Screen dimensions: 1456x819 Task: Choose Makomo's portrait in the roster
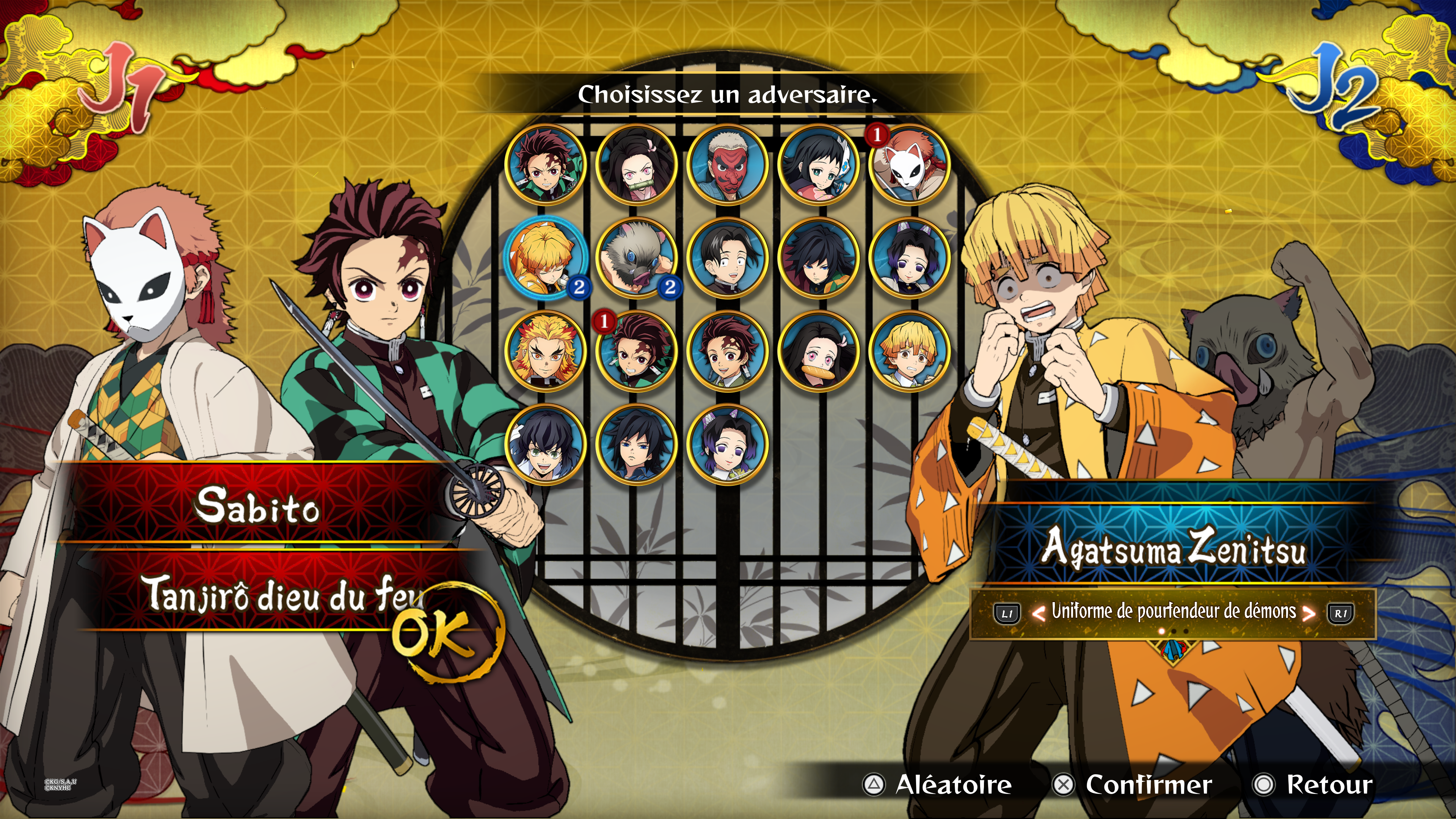point(819,165)
